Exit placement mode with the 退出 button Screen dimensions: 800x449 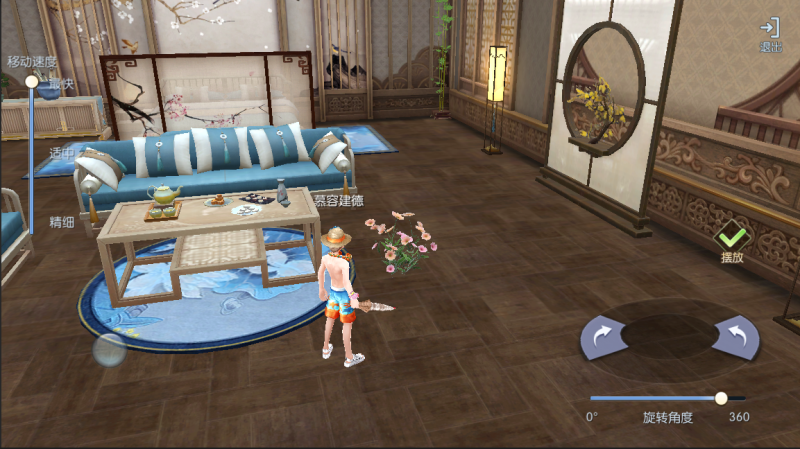769,34
